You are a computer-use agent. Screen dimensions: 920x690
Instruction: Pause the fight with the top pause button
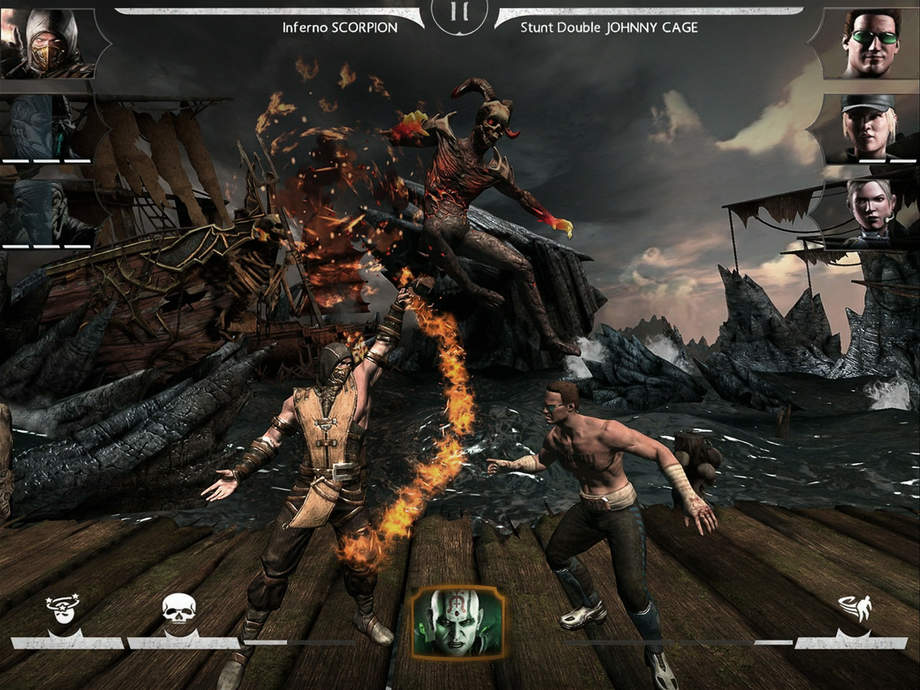pyautogui.click(x=459, y=14)
